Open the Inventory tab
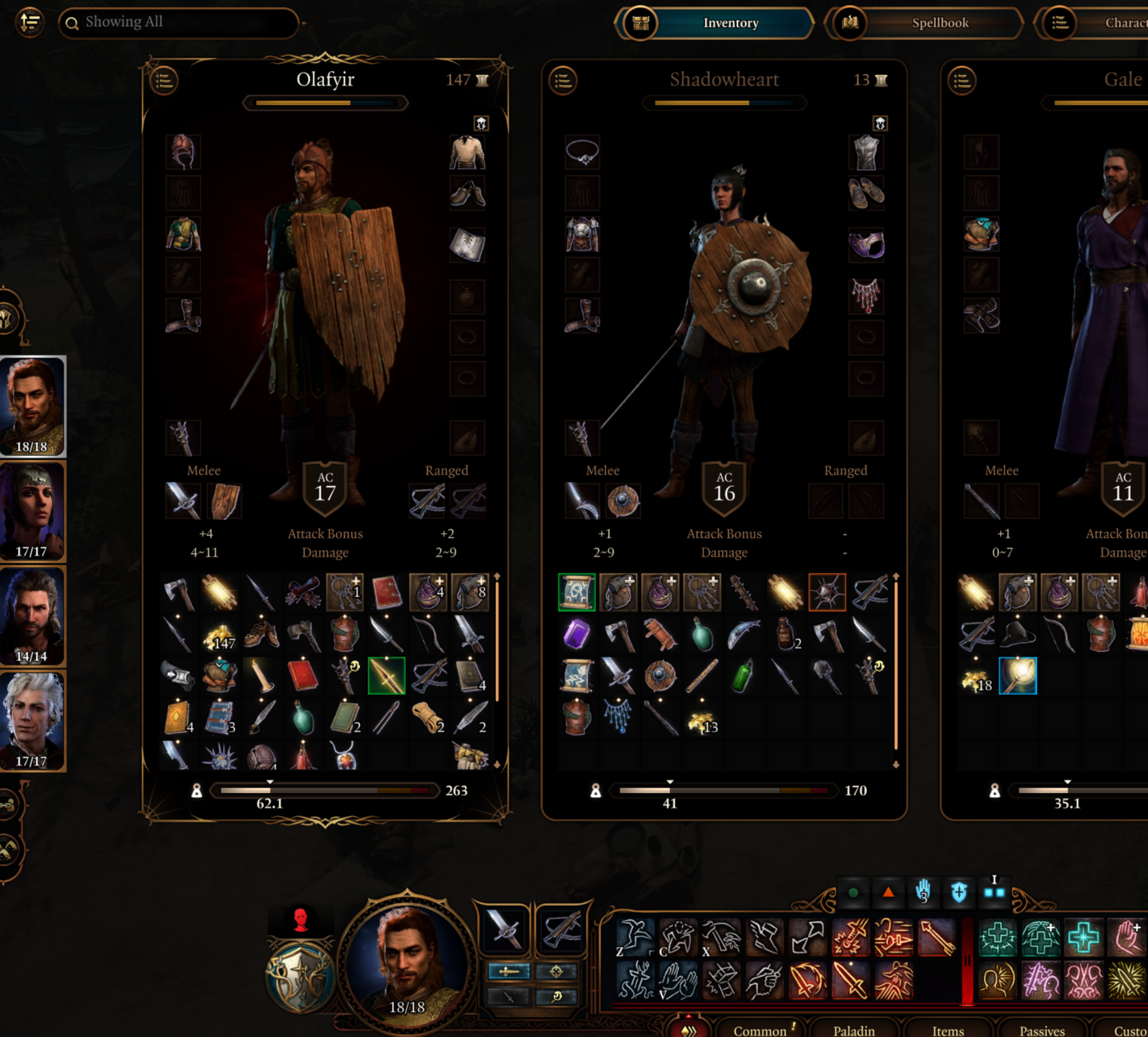 click(730, 23)
